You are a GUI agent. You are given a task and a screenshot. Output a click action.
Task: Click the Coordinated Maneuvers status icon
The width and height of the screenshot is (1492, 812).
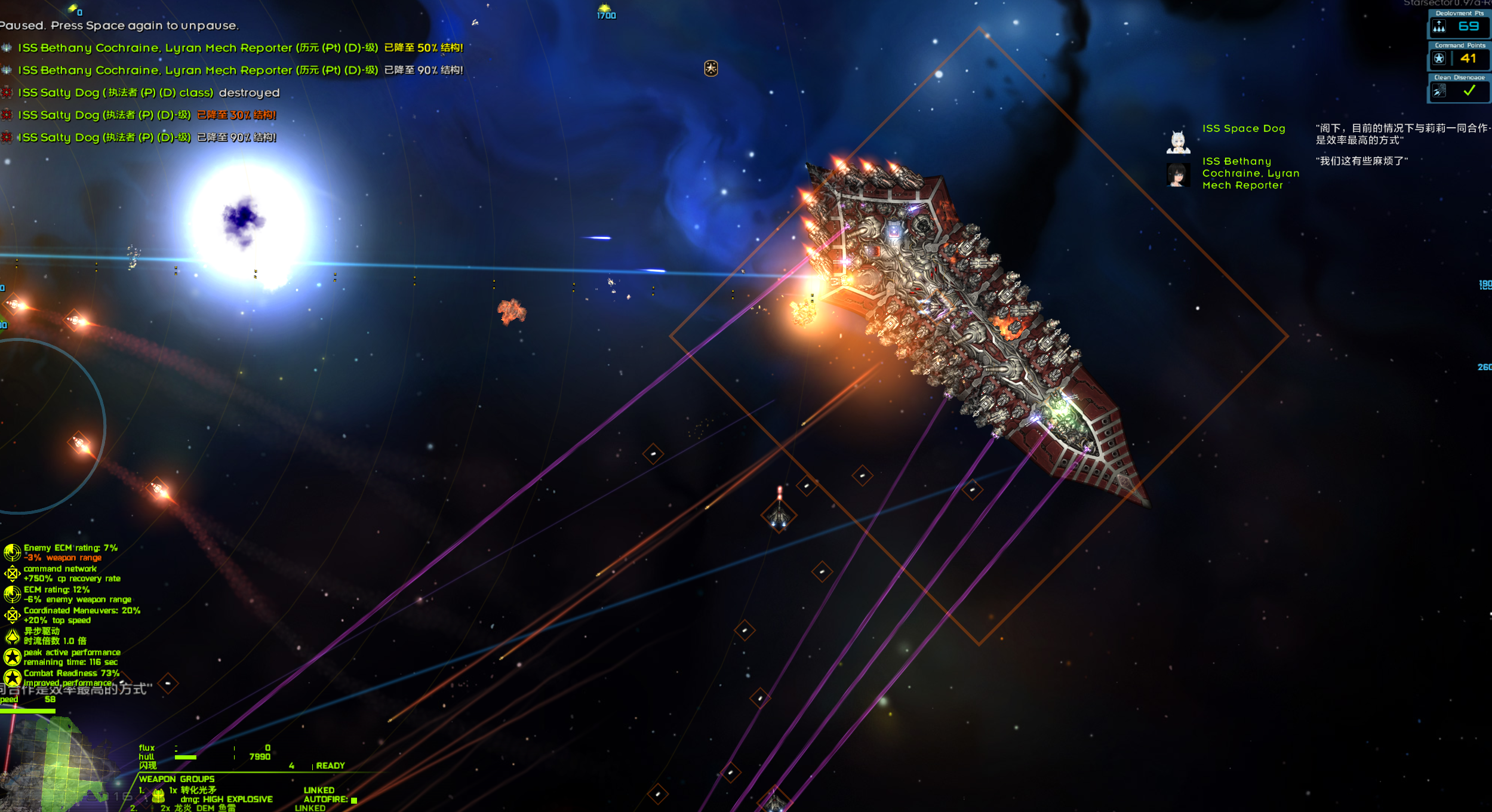pos(12,615)
